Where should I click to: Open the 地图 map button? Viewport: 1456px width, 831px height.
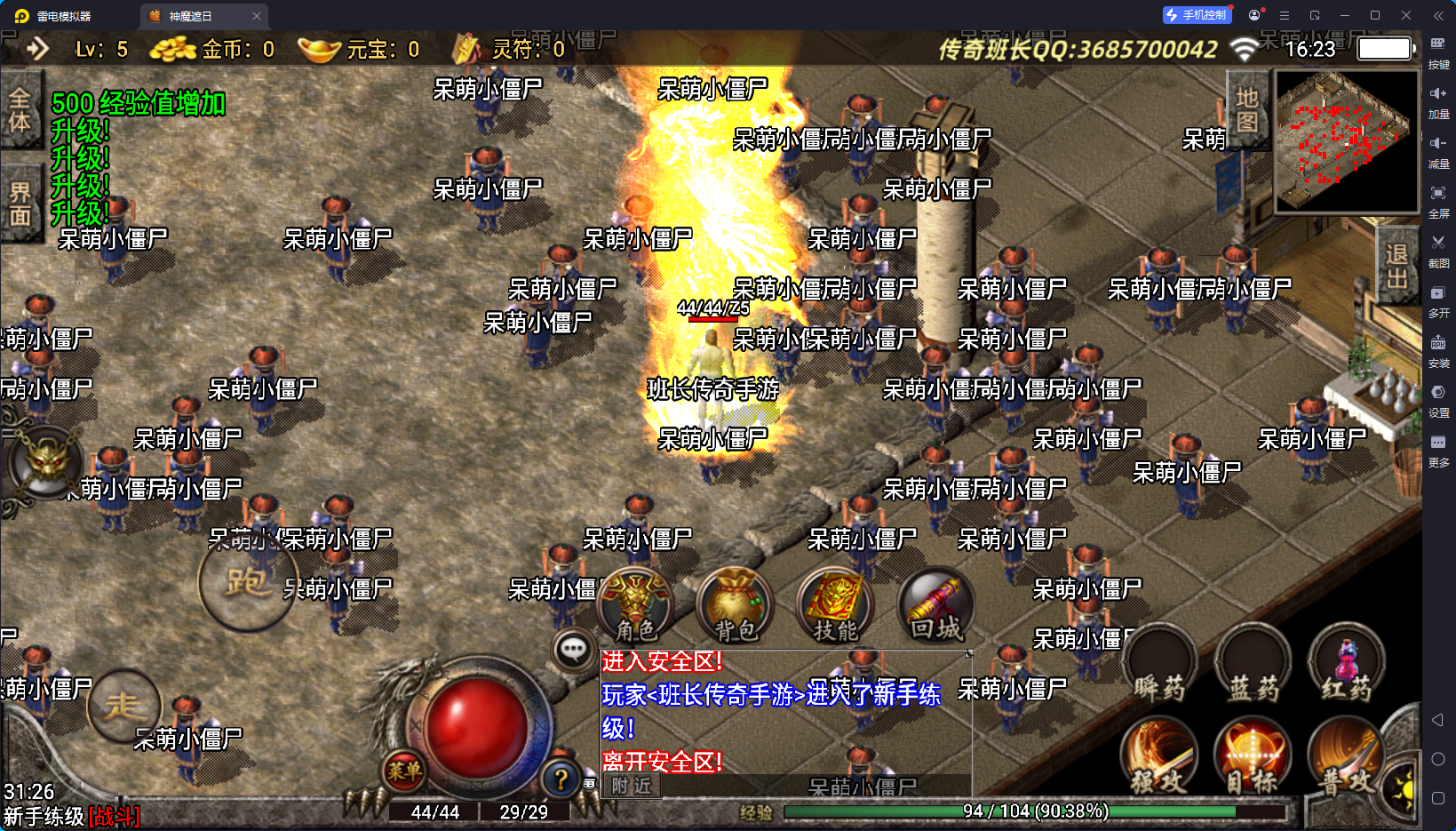tap(1246, 108)
